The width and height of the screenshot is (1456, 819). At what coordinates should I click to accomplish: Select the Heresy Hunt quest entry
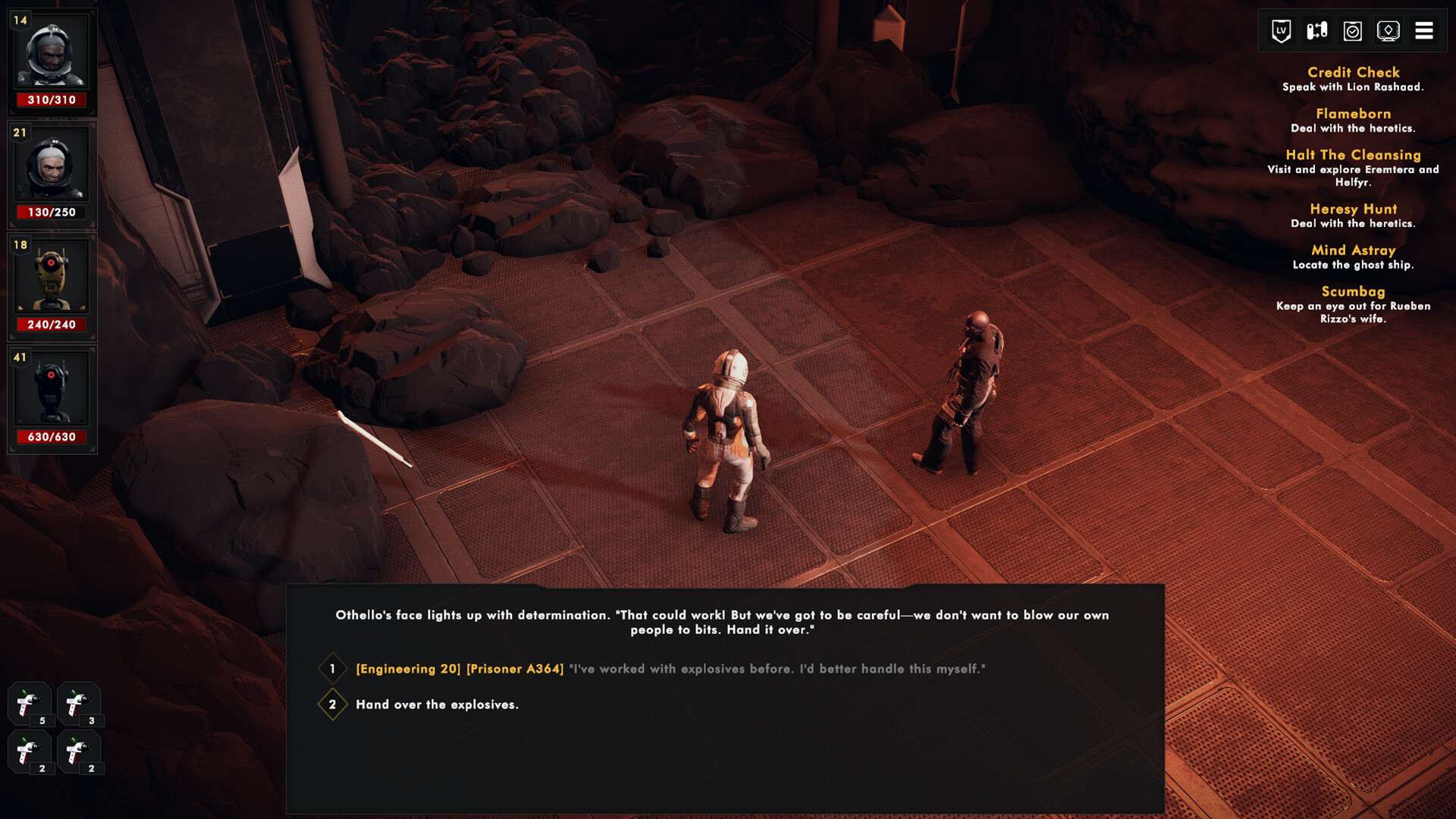pyautogui.click(x=1353, y=209)
